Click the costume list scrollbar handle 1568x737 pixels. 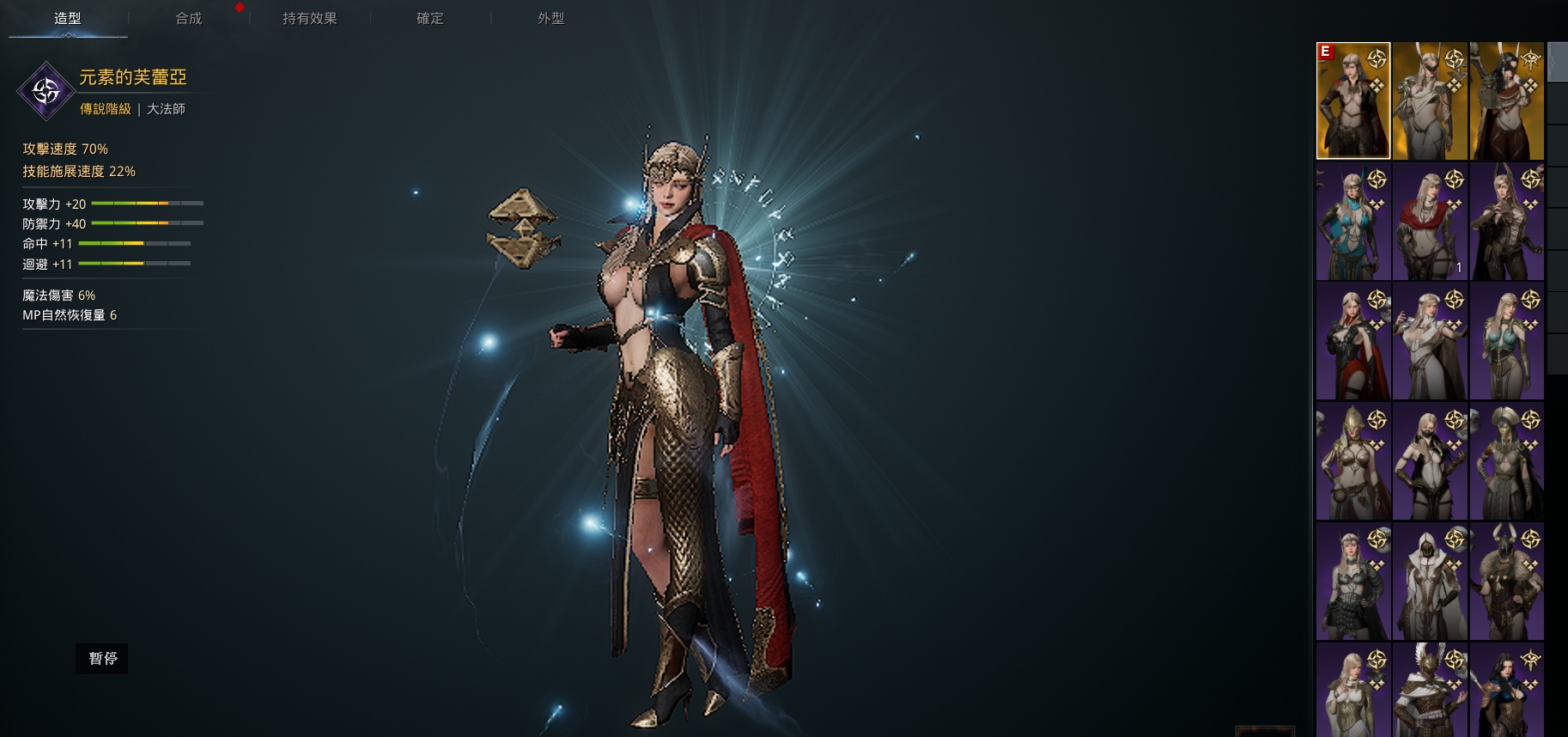pyautogui.click(x=1557, y=62)
